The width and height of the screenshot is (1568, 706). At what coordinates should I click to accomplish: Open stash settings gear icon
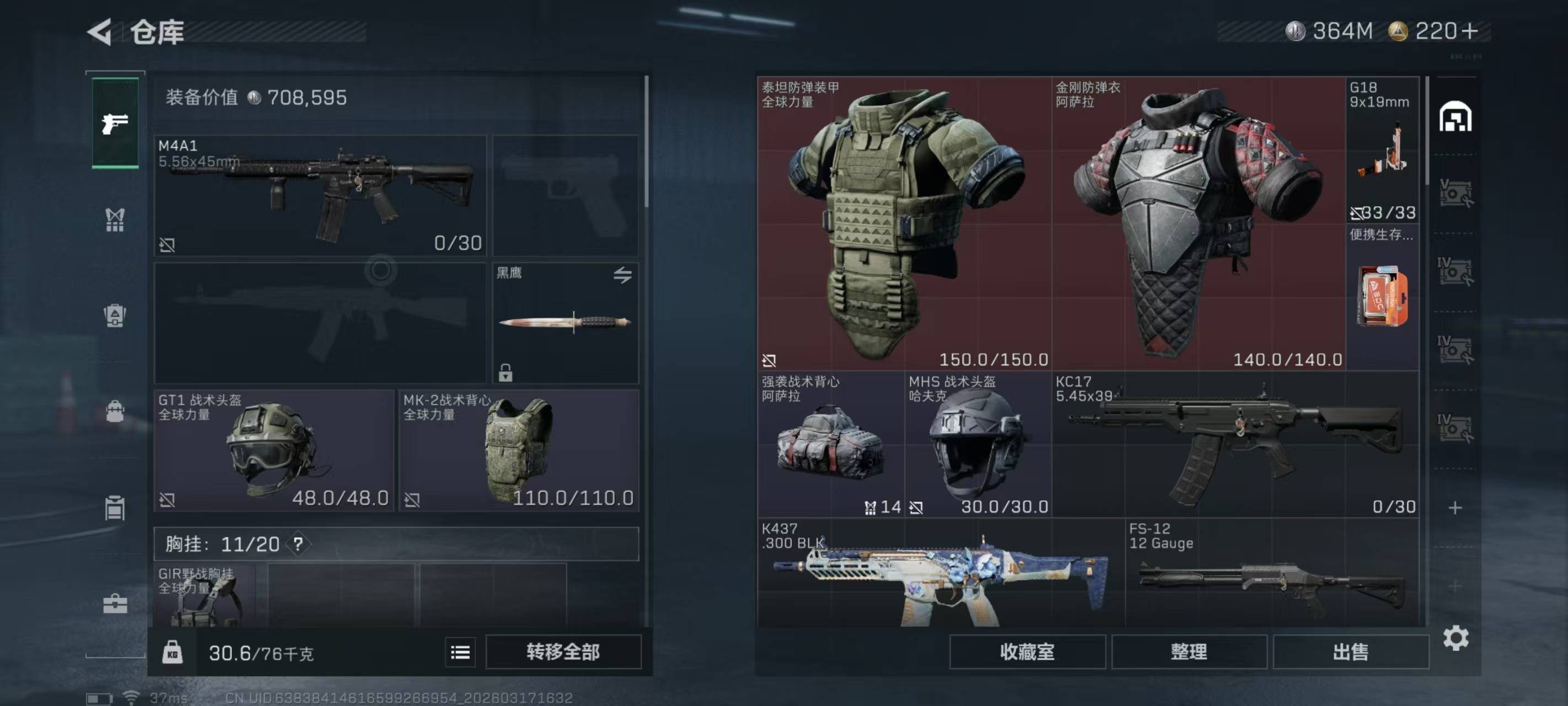(1456, 638)
